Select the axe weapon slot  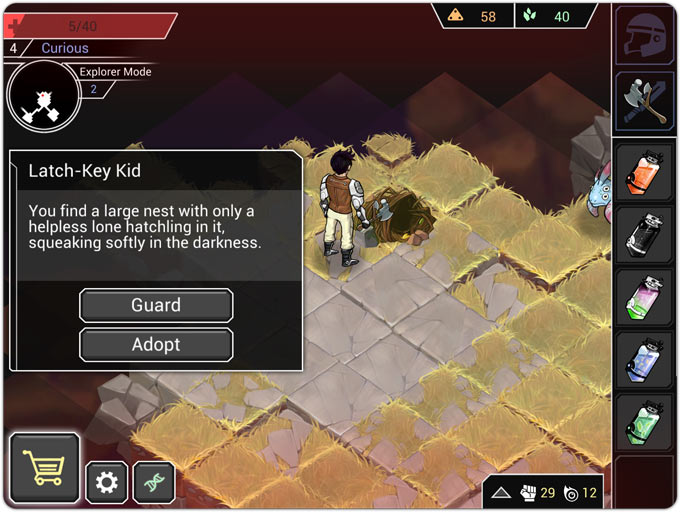pos(644,101)
